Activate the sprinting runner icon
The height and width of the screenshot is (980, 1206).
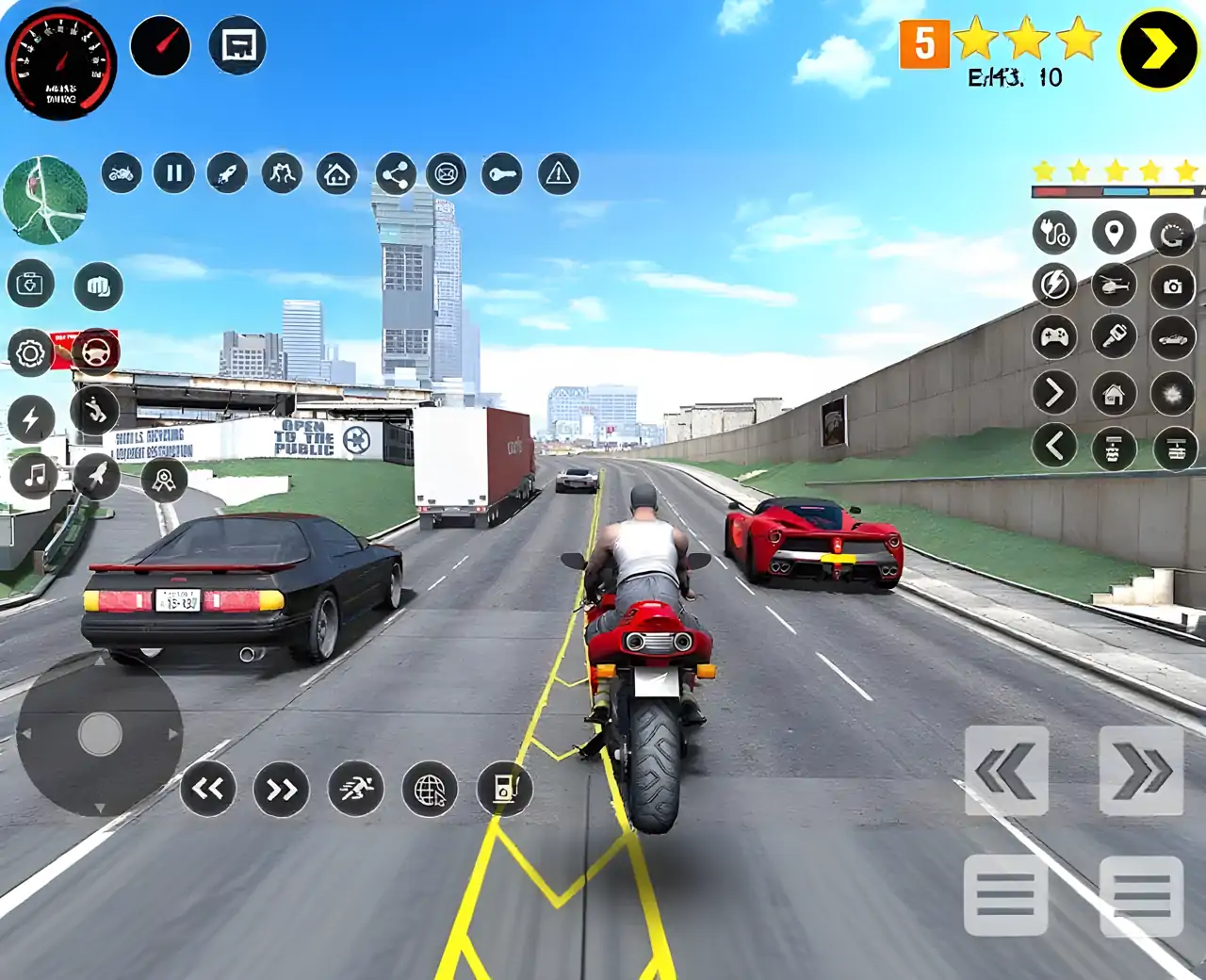tap(355, 789)
